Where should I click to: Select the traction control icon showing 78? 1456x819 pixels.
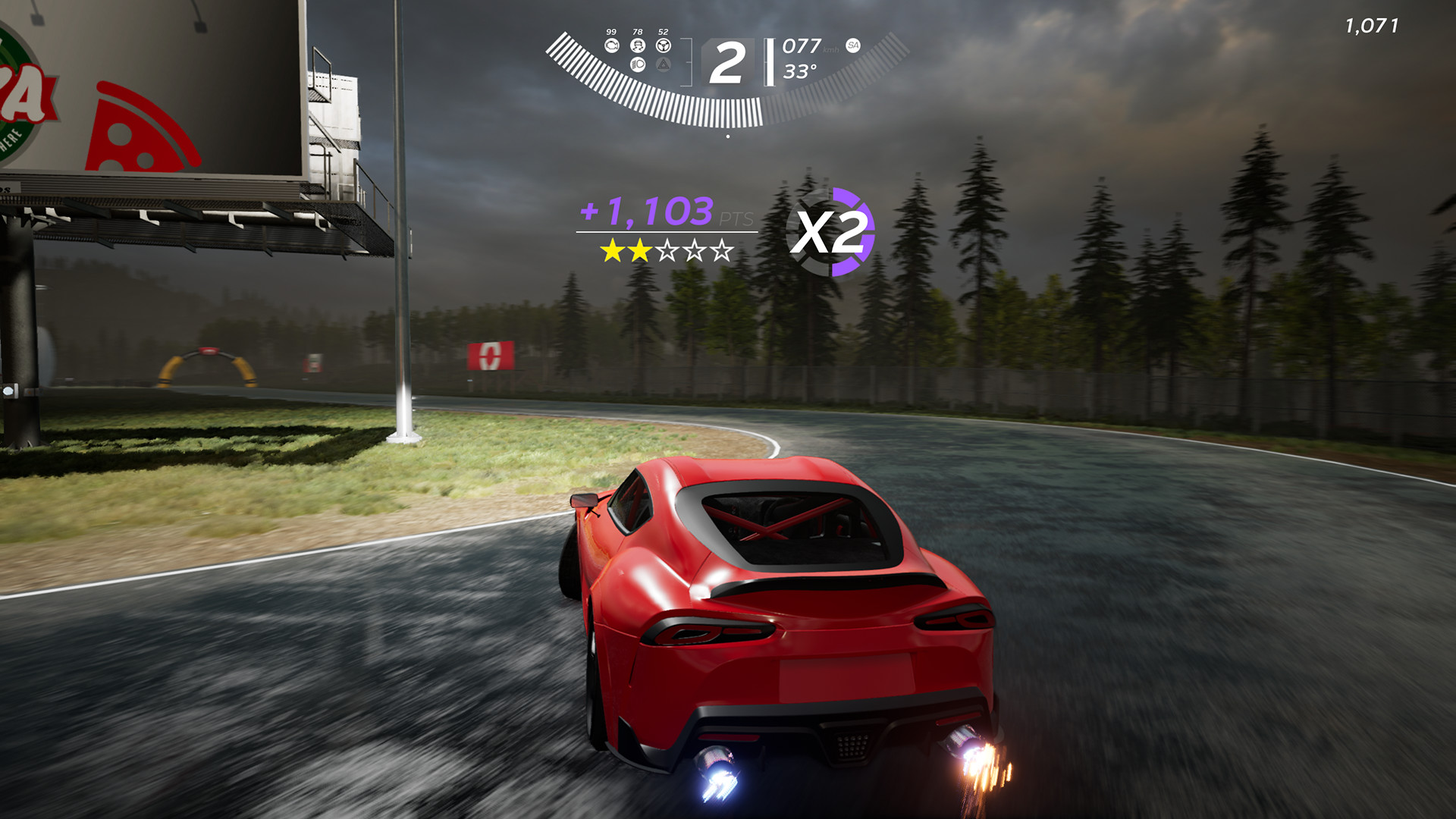(x=638, y=46)
